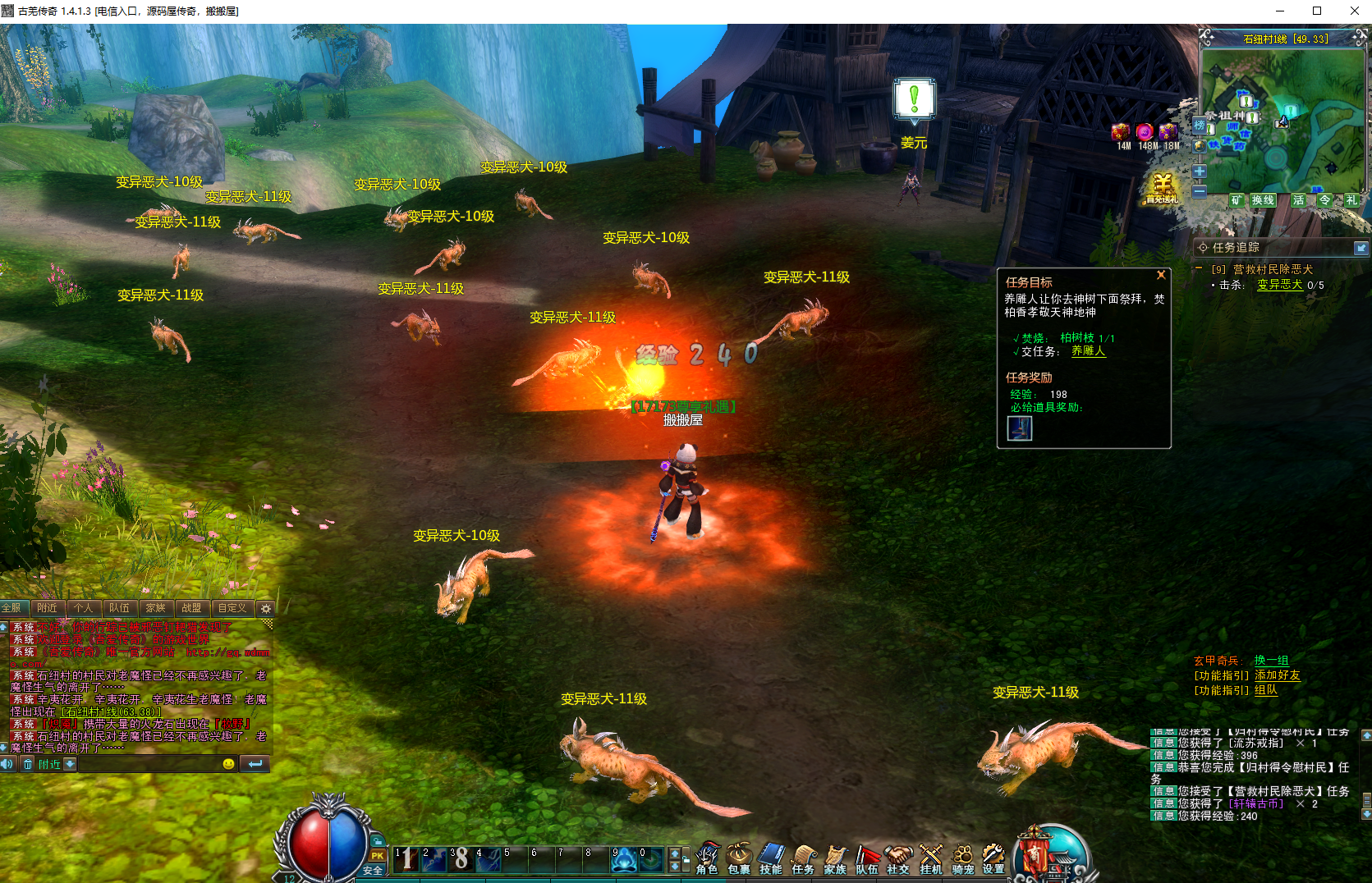Collapse the 任务追踪 quest tracker panel
This screenshot has height=883, width=1372.
(x=1361, y=248)
